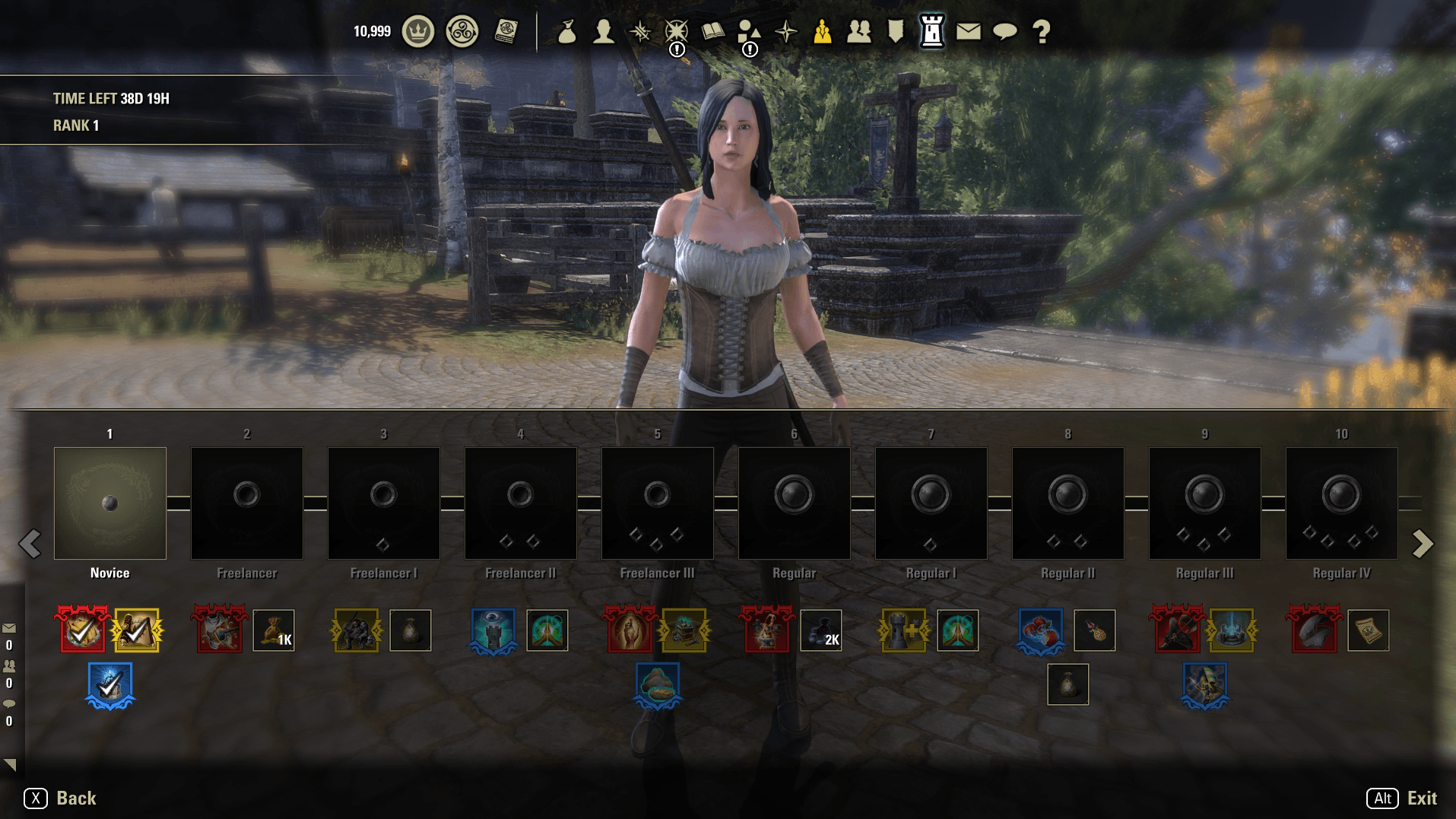Show previous reward tiers with left arrow
This screenshot has width=1456, height=819.
click(30, 544)
